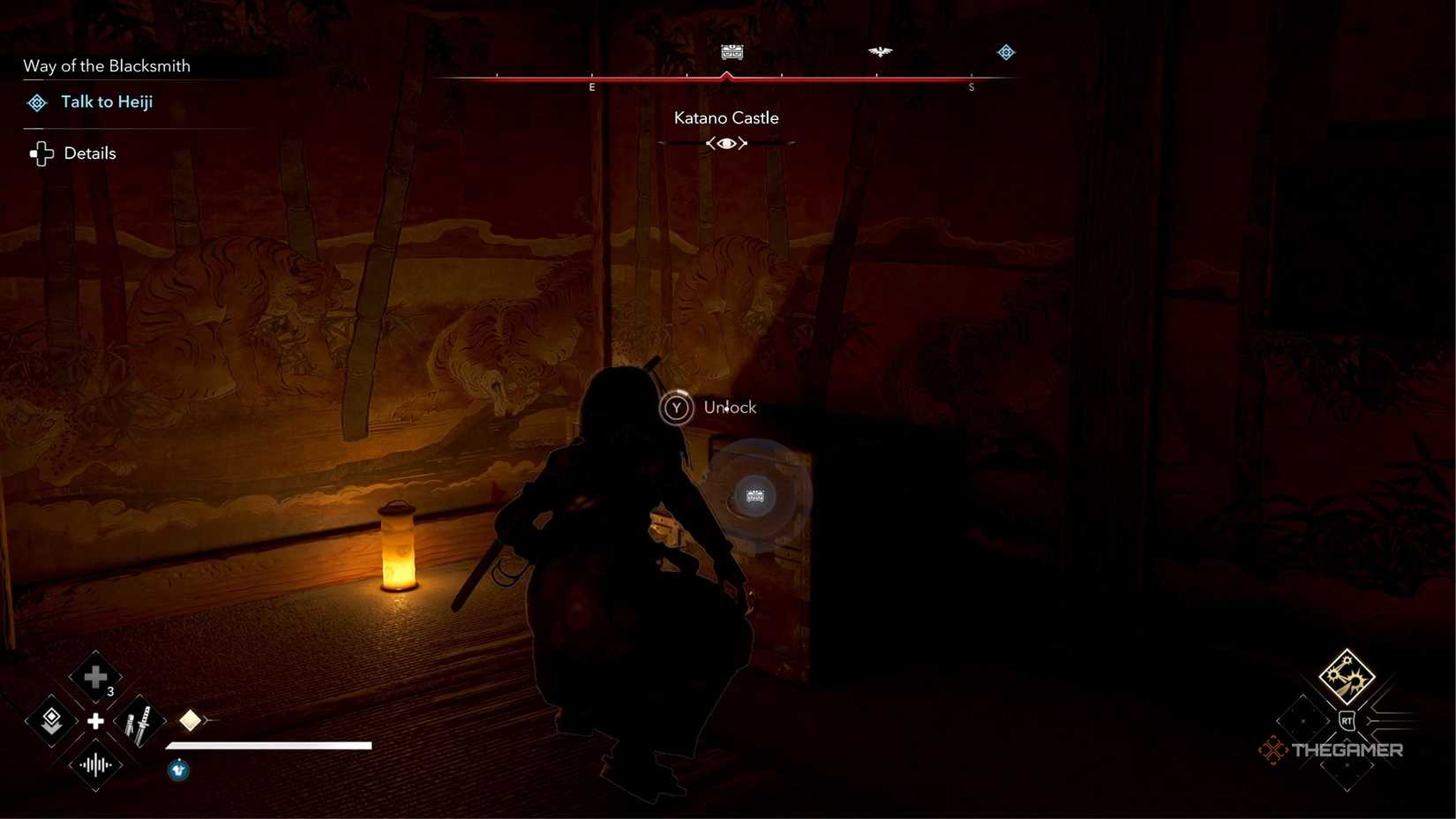Click the sound waveform icon in the item wheel
Image resolution: width=1456 pixels, height=819 pixels.
(94, 764)
